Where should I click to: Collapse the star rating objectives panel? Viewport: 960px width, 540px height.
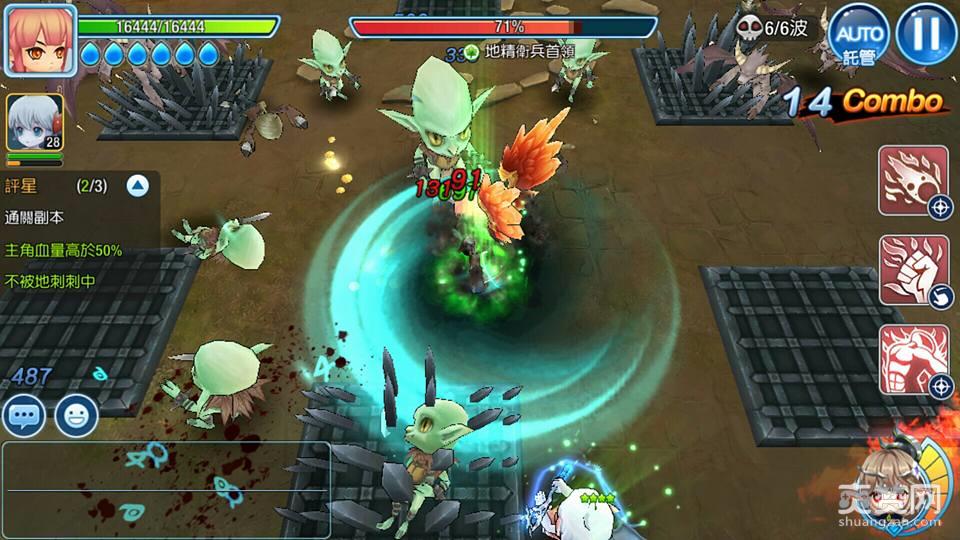click(138, 185)
